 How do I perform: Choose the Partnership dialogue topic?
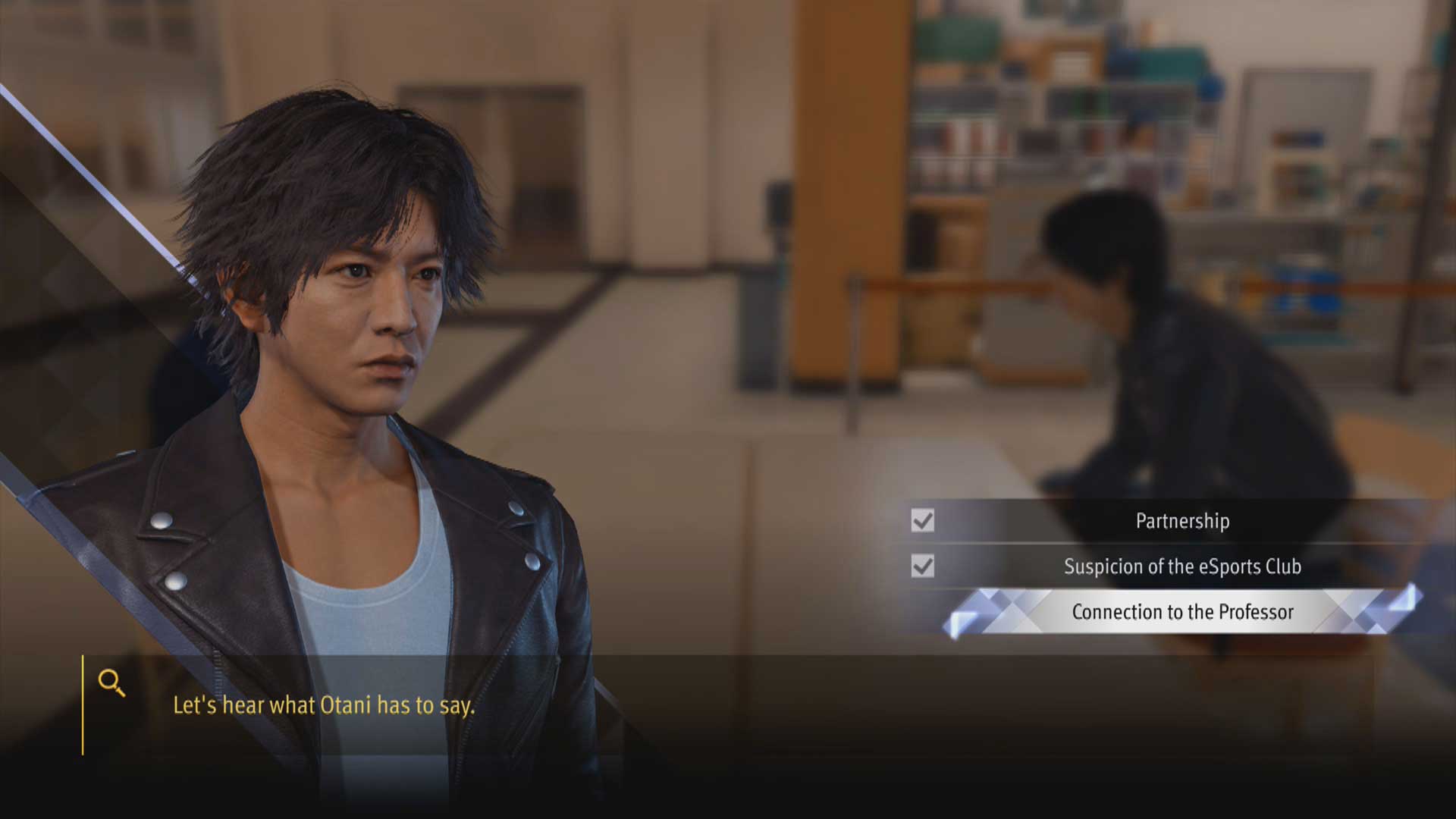[1181, 521]
